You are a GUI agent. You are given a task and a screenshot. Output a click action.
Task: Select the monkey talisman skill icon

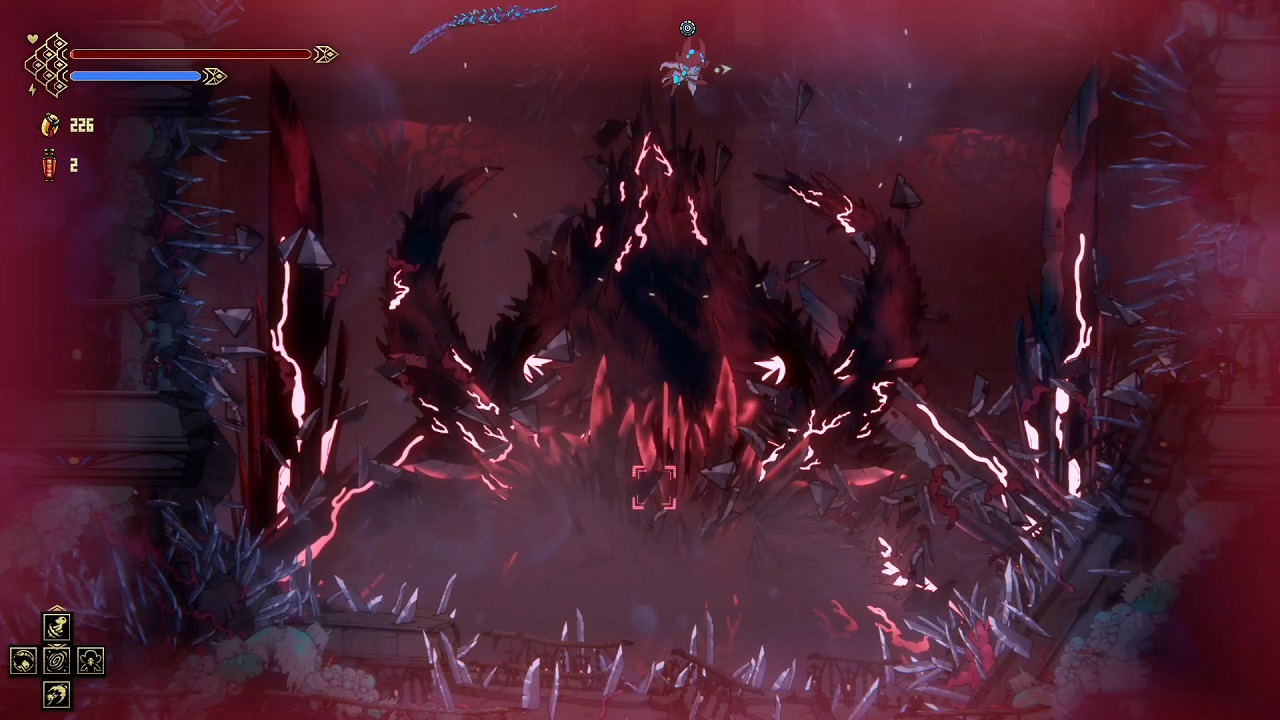click(x=90, y=660)
